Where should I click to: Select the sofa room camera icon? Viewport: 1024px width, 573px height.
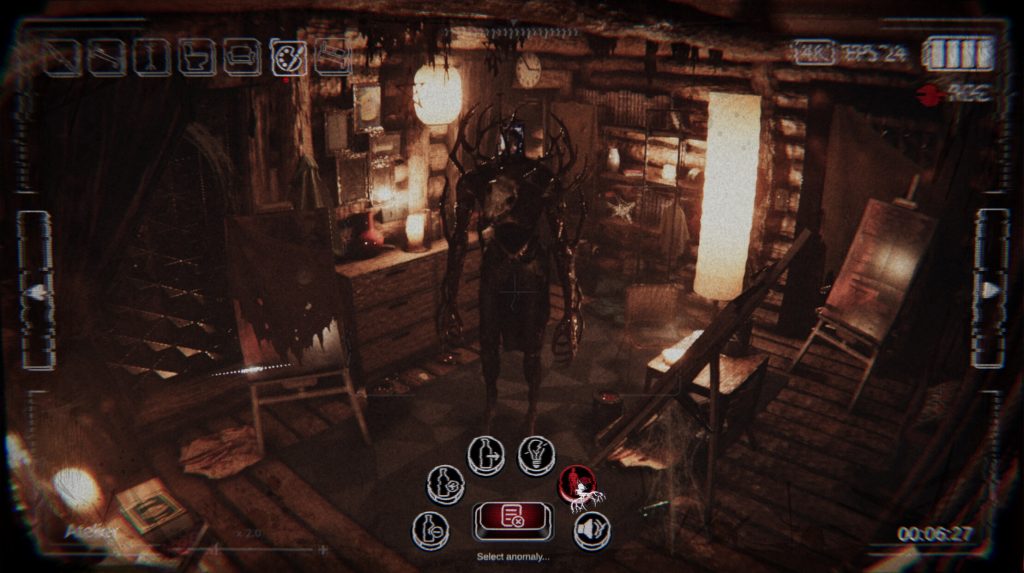pos(242,57)
